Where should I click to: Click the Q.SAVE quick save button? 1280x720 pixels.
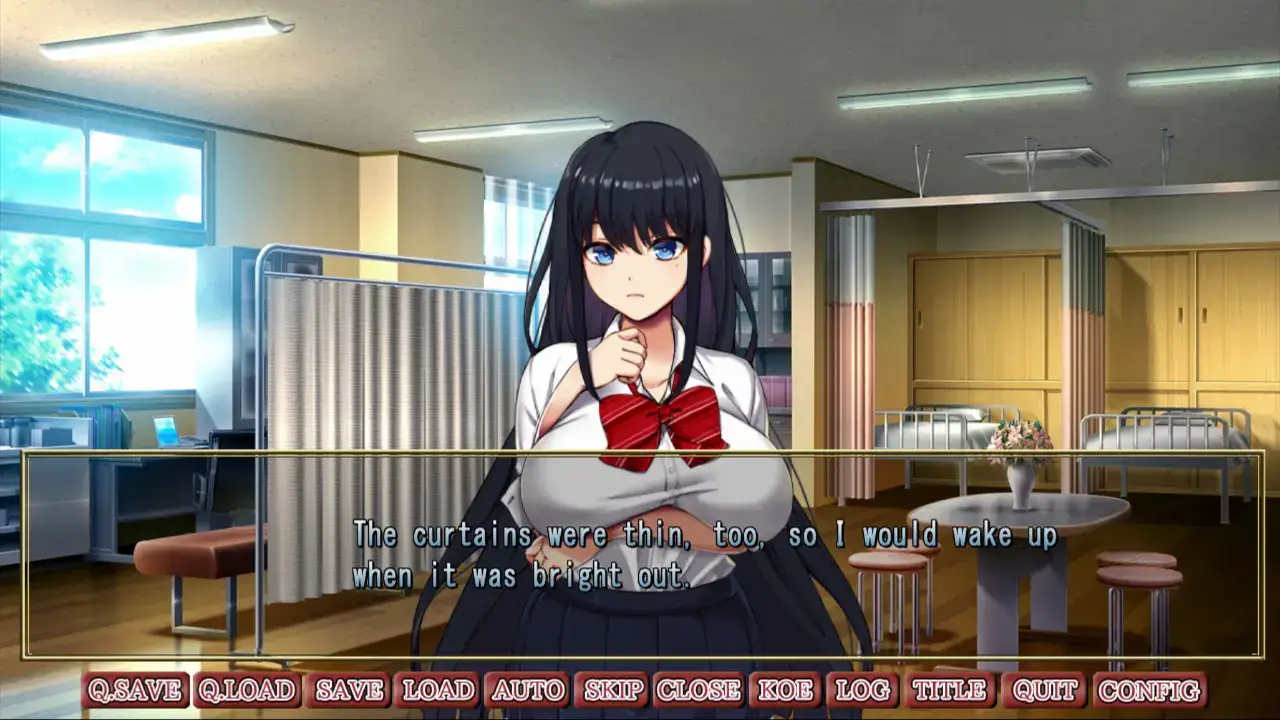135,690
